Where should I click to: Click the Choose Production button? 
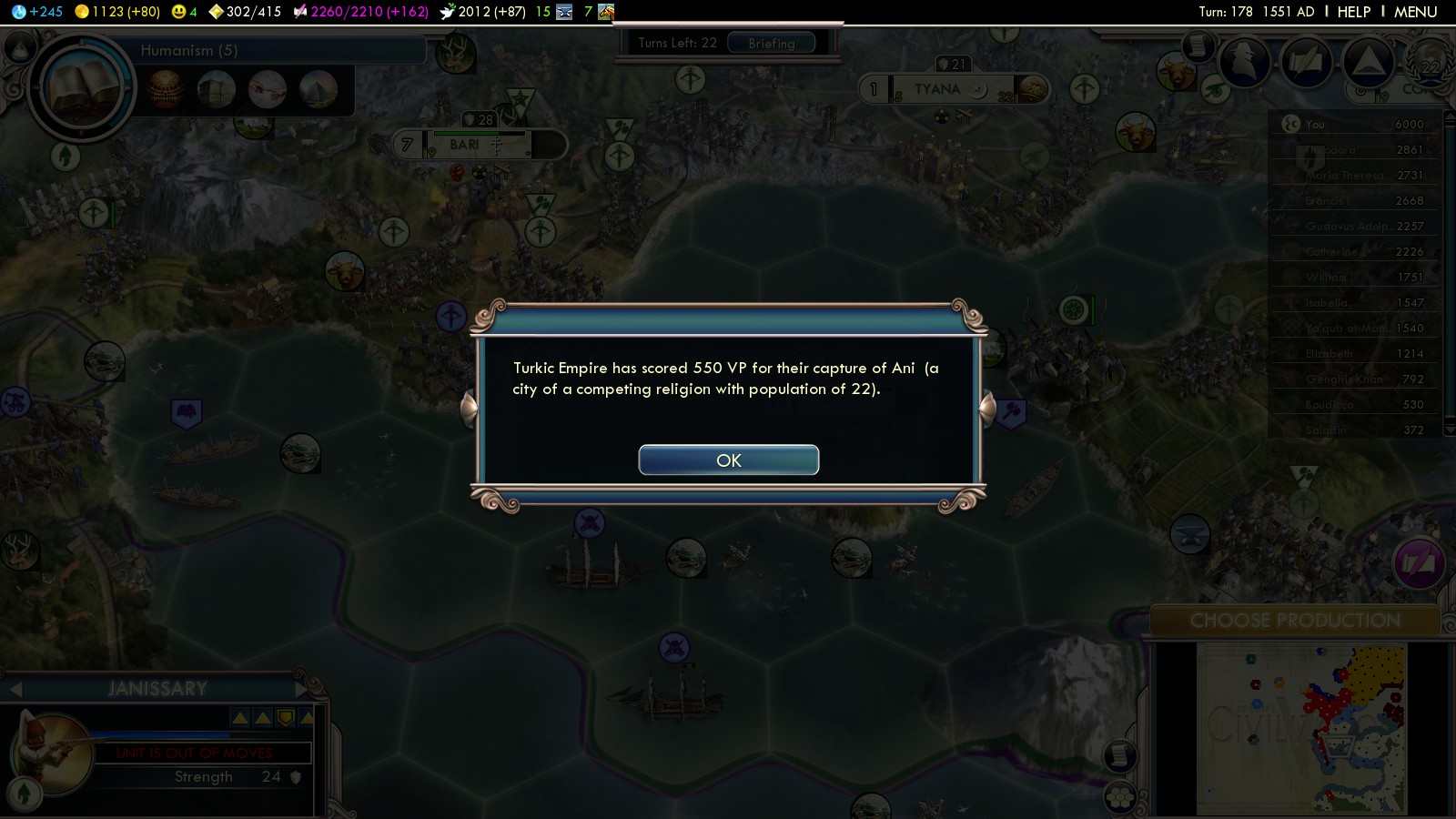pyautogui.click(x=1294, y=621)
